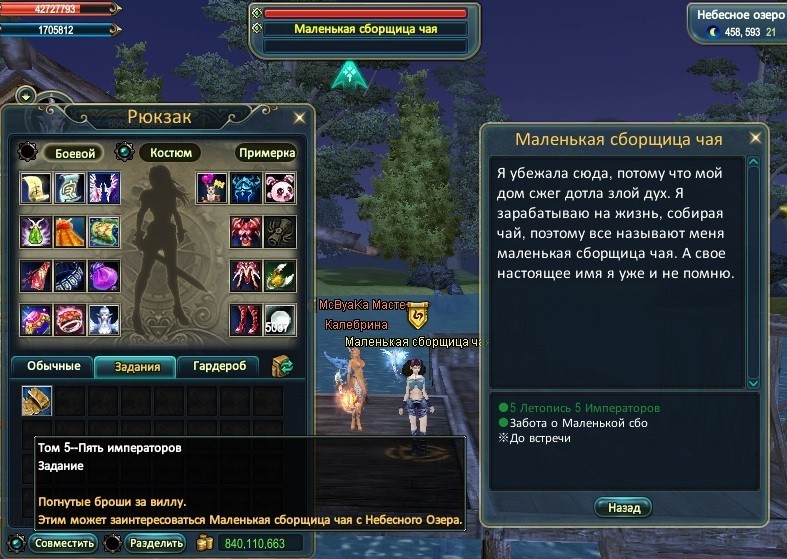The height and width of the screenshot is (559, 787).
Task: Open the Примерка fitting option
Action: click(265, 153)
